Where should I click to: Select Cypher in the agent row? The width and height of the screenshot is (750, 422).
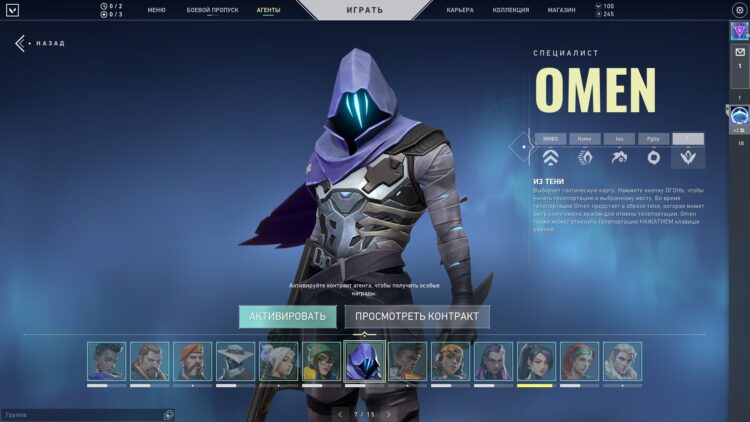tap(235, 361)
